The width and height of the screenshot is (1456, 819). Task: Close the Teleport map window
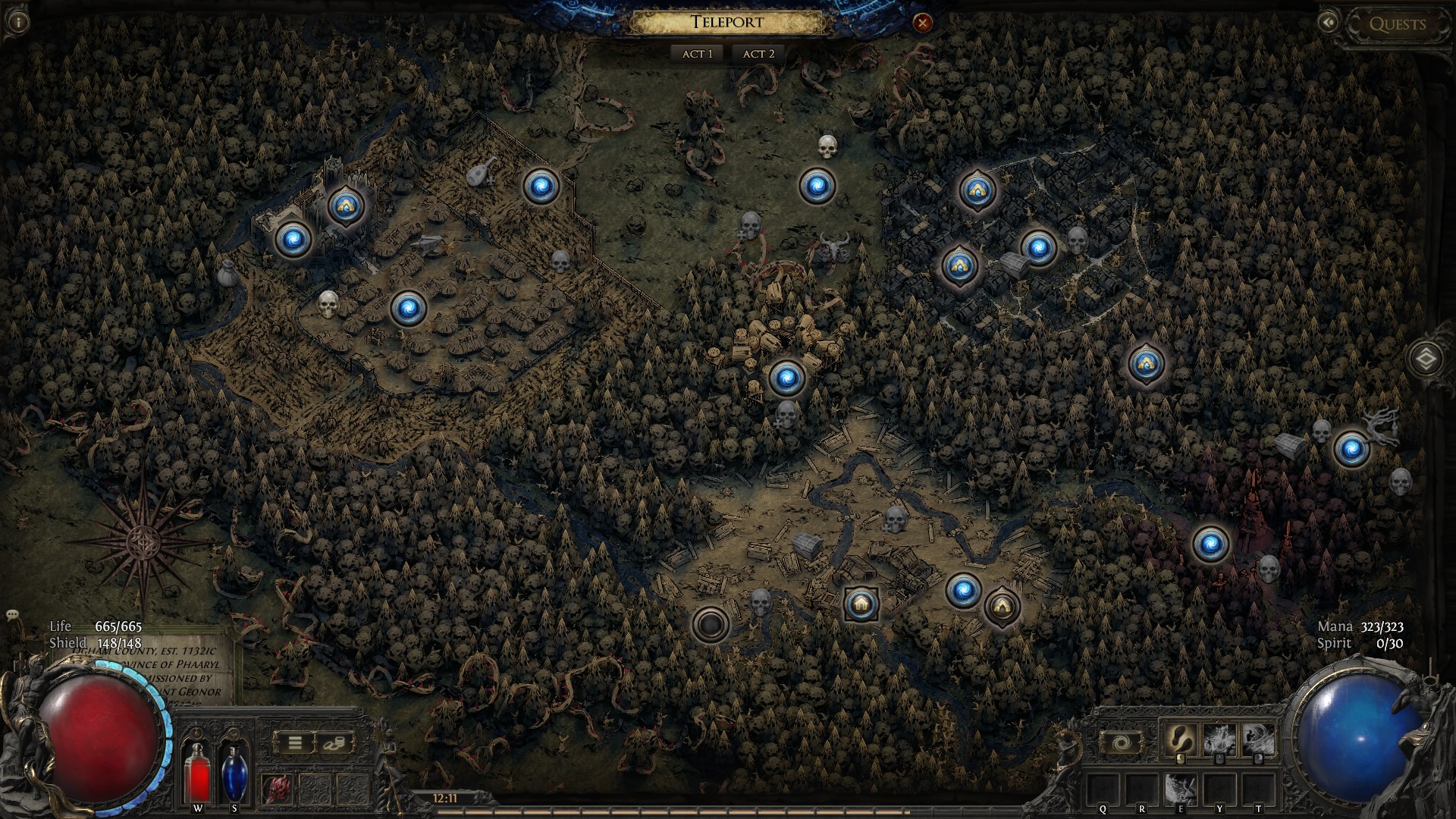click(x=922, y=23)
